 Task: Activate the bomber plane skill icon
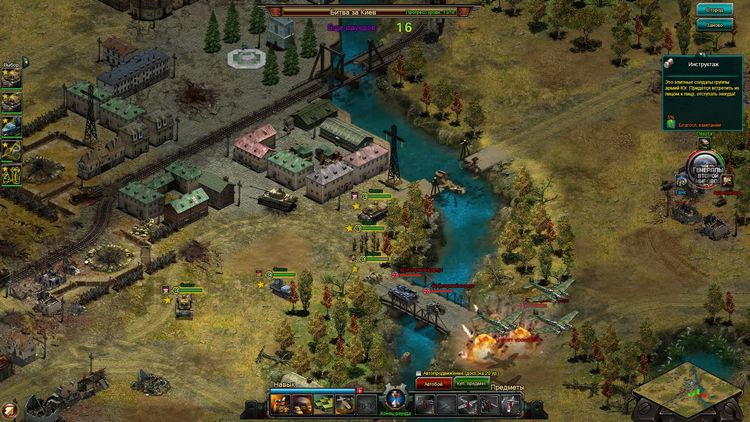pos(346,404)
